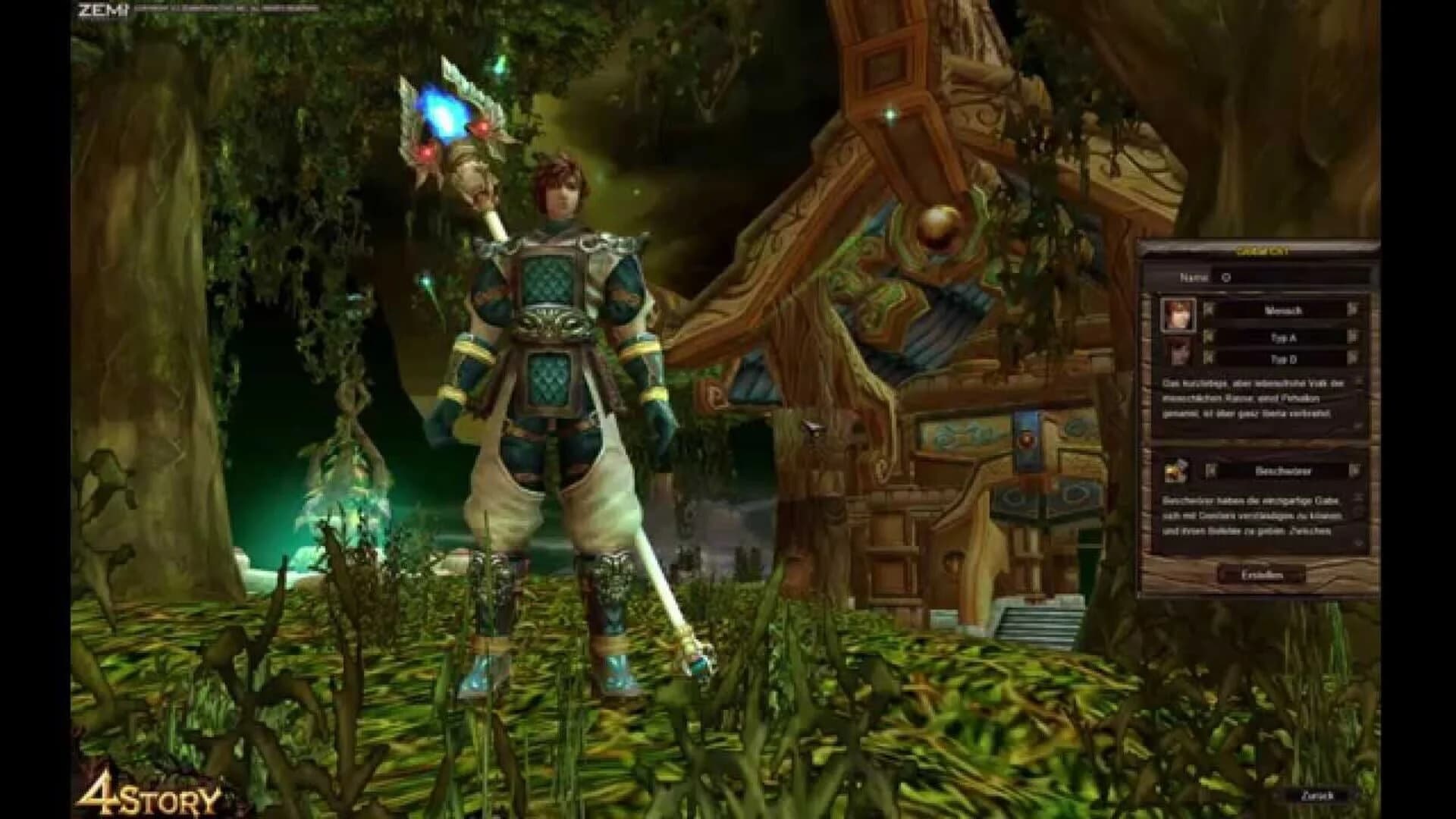The image size is (1456, 819).
Task: Click the Erstellen button
Action: pyautogui.click(x=1263, y=574)
